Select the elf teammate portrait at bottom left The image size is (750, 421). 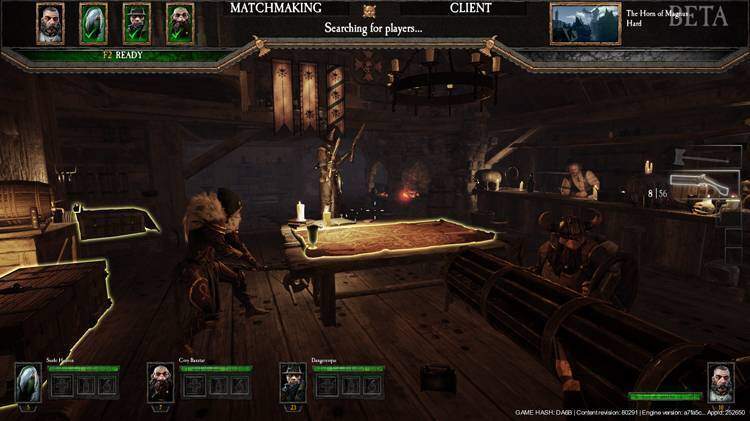28,382
